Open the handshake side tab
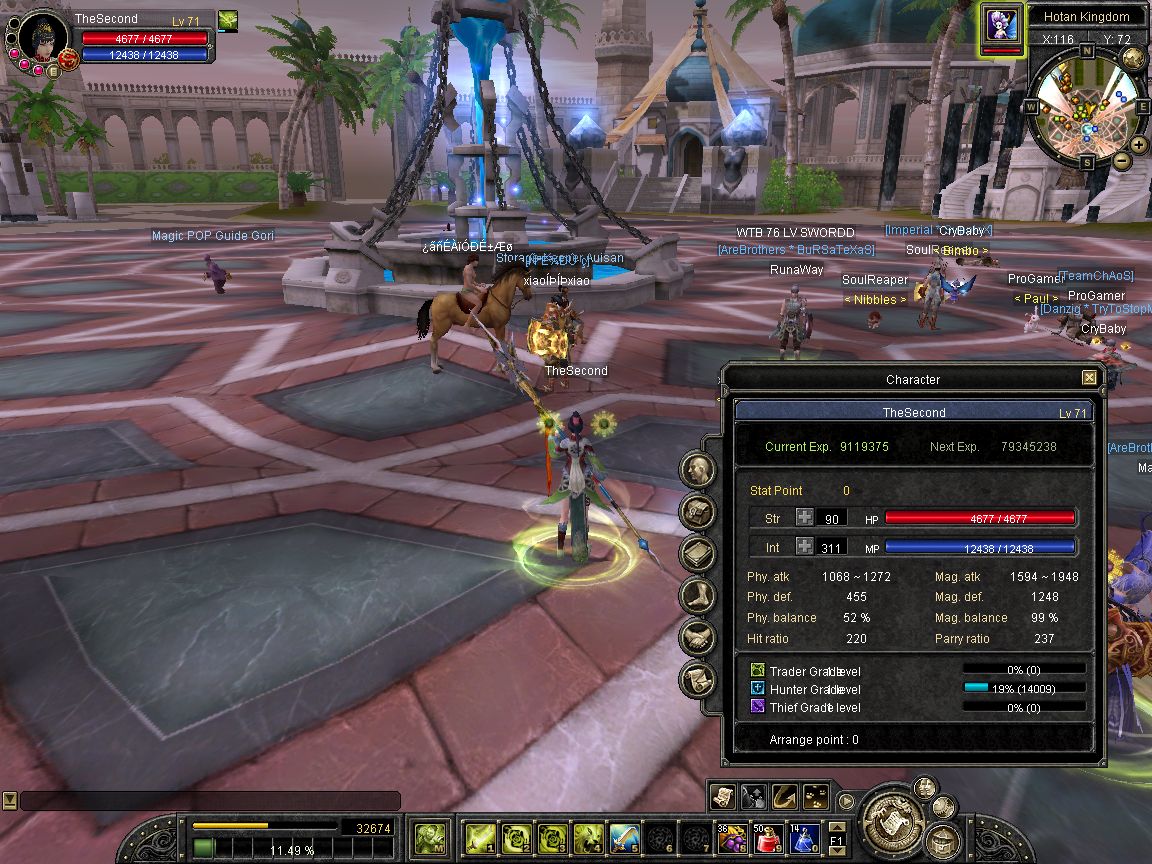The image size is (1152, 864). click(x=698, y=637)
